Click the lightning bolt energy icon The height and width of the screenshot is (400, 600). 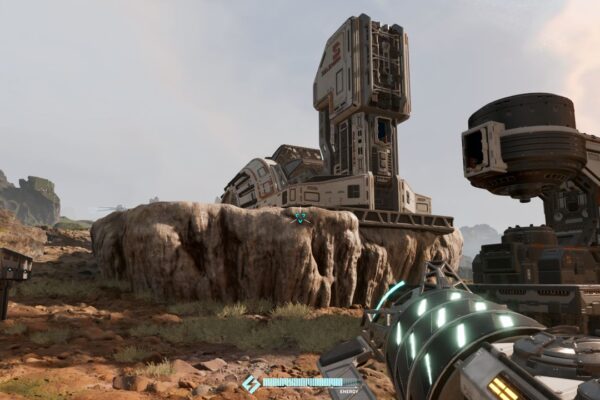click(x=251, y=383)
